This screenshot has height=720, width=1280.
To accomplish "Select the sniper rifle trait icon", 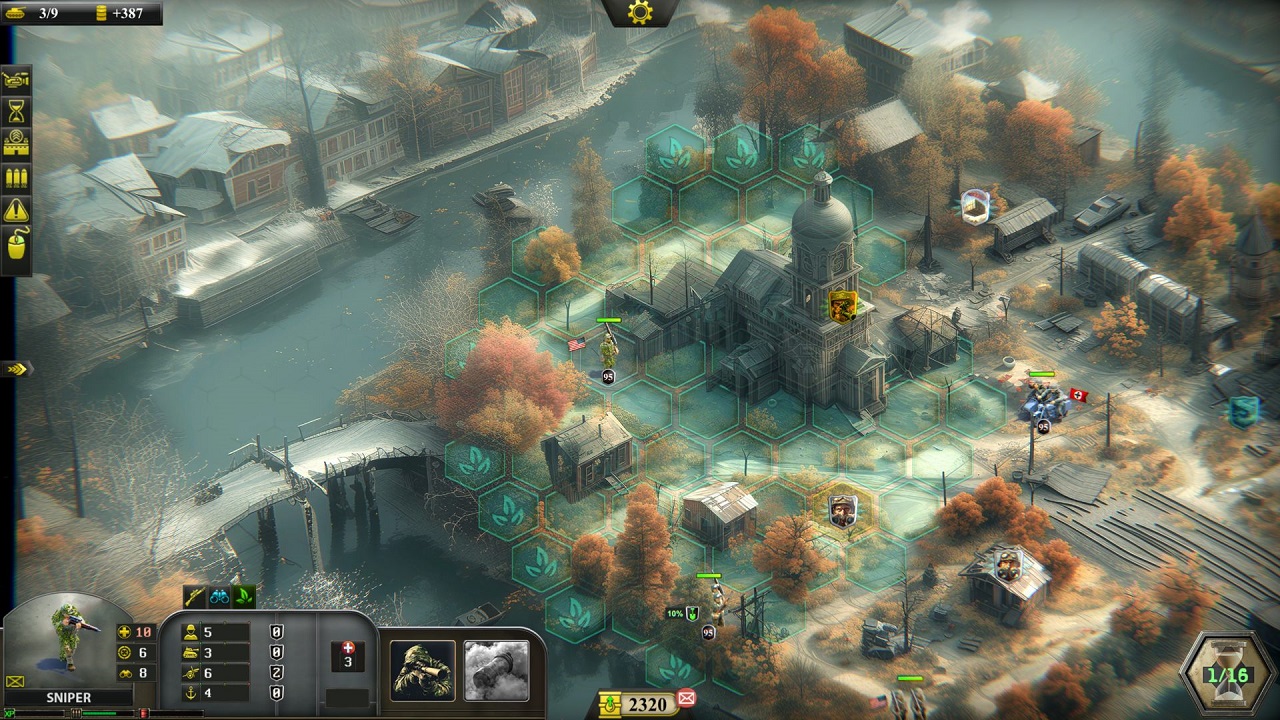I will pyautogui.click(x=194, y=597).
